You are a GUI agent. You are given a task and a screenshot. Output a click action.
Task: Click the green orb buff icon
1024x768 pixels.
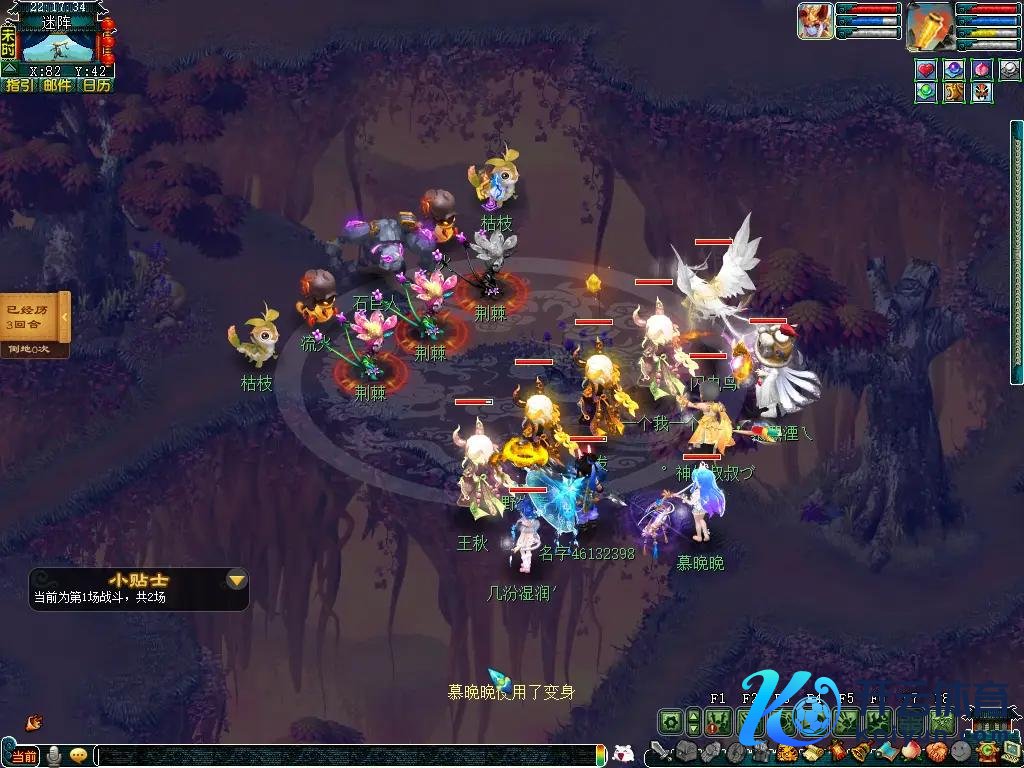coord(926,92)
